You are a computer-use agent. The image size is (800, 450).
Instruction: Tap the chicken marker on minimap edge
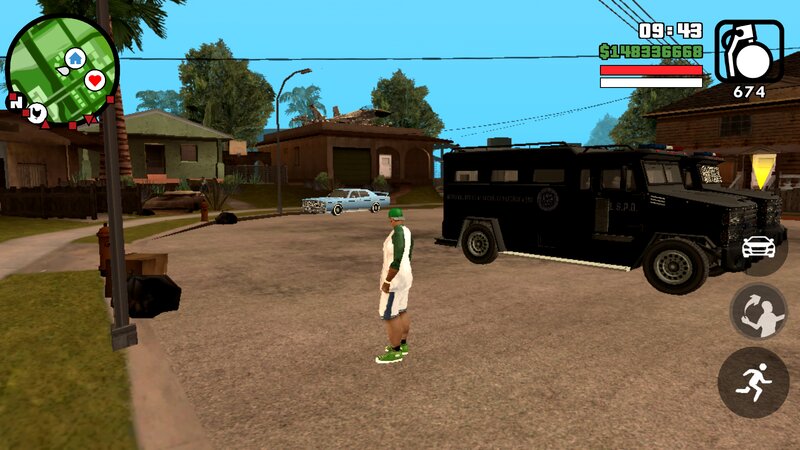(37, 112)
